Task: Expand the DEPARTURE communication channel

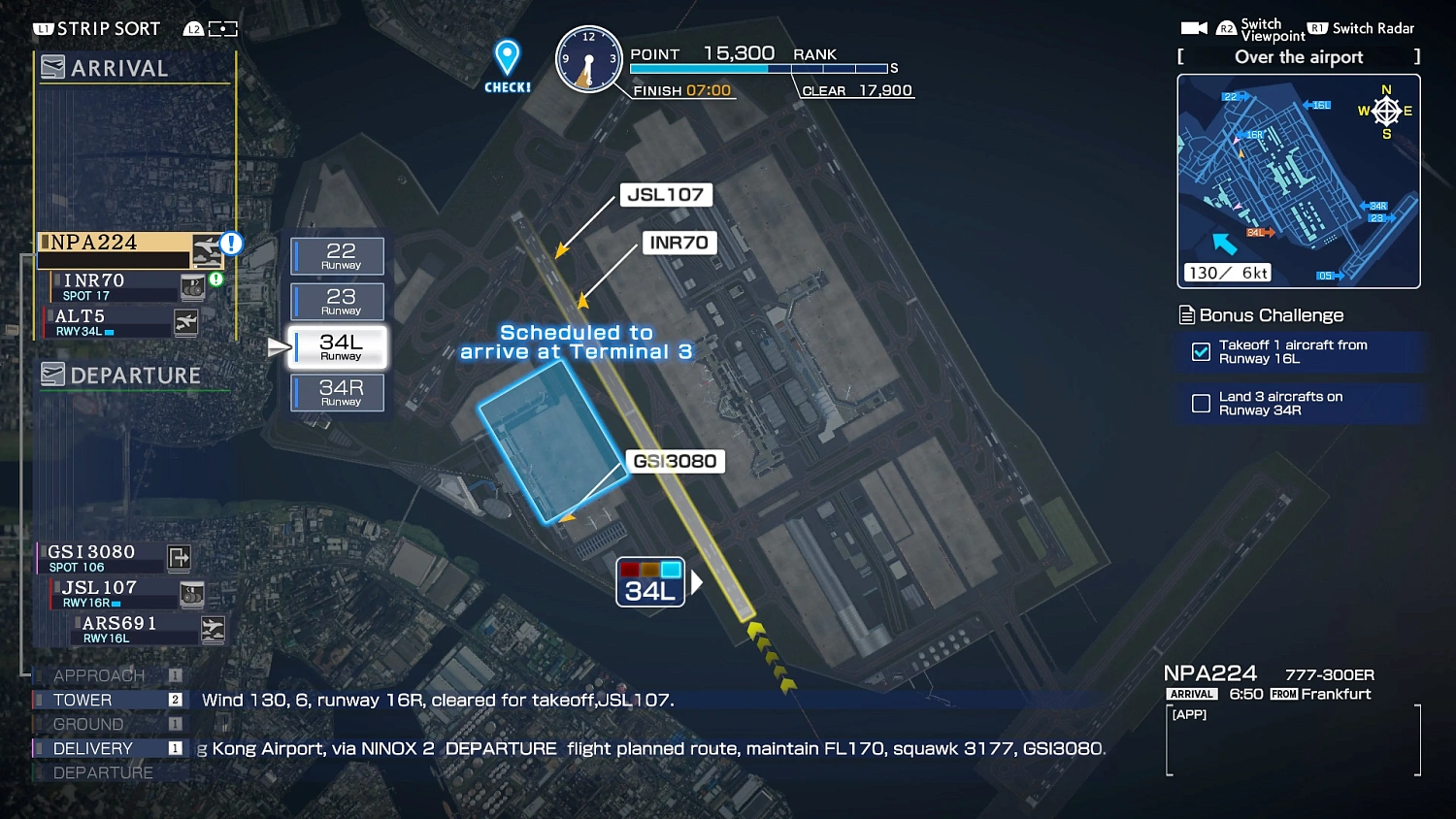Action: 101,772
